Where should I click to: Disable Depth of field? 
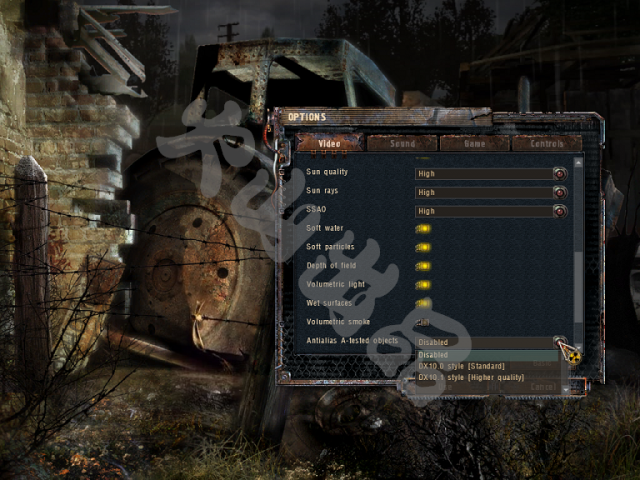point(423,266)
